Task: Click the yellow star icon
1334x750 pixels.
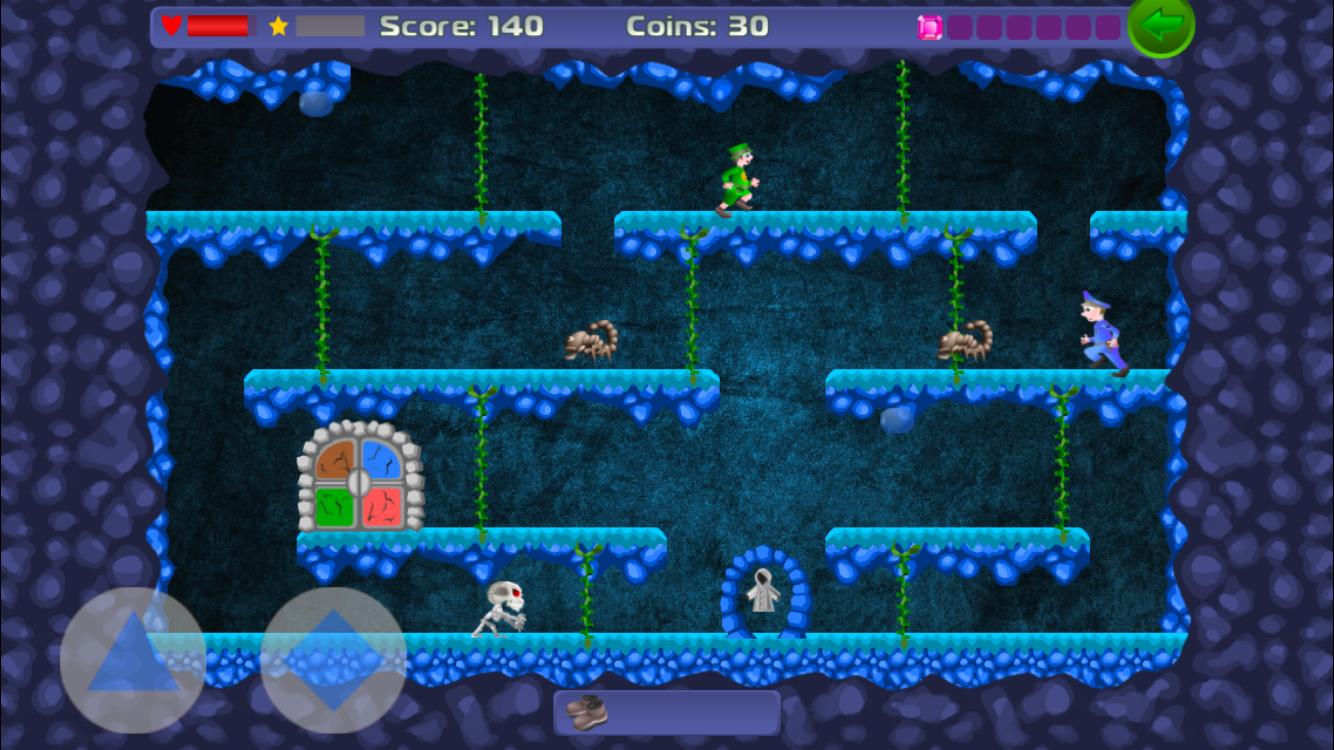Action: point(278,26)
